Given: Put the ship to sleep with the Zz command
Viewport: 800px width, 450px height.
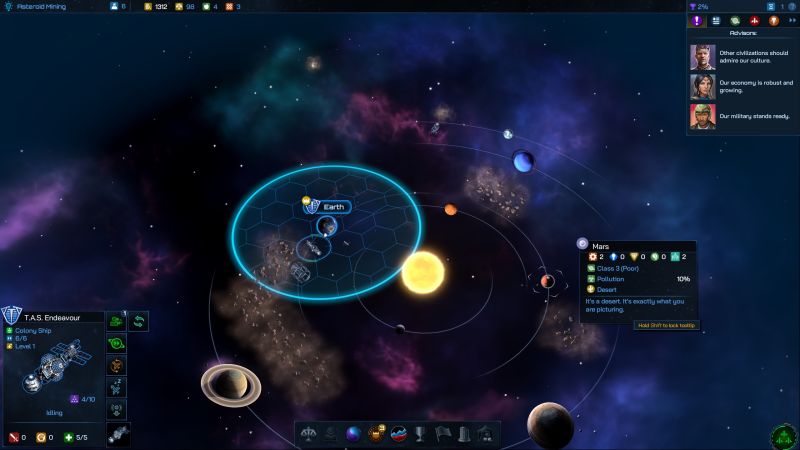Looking at the screenshot, I should point(118,387).
